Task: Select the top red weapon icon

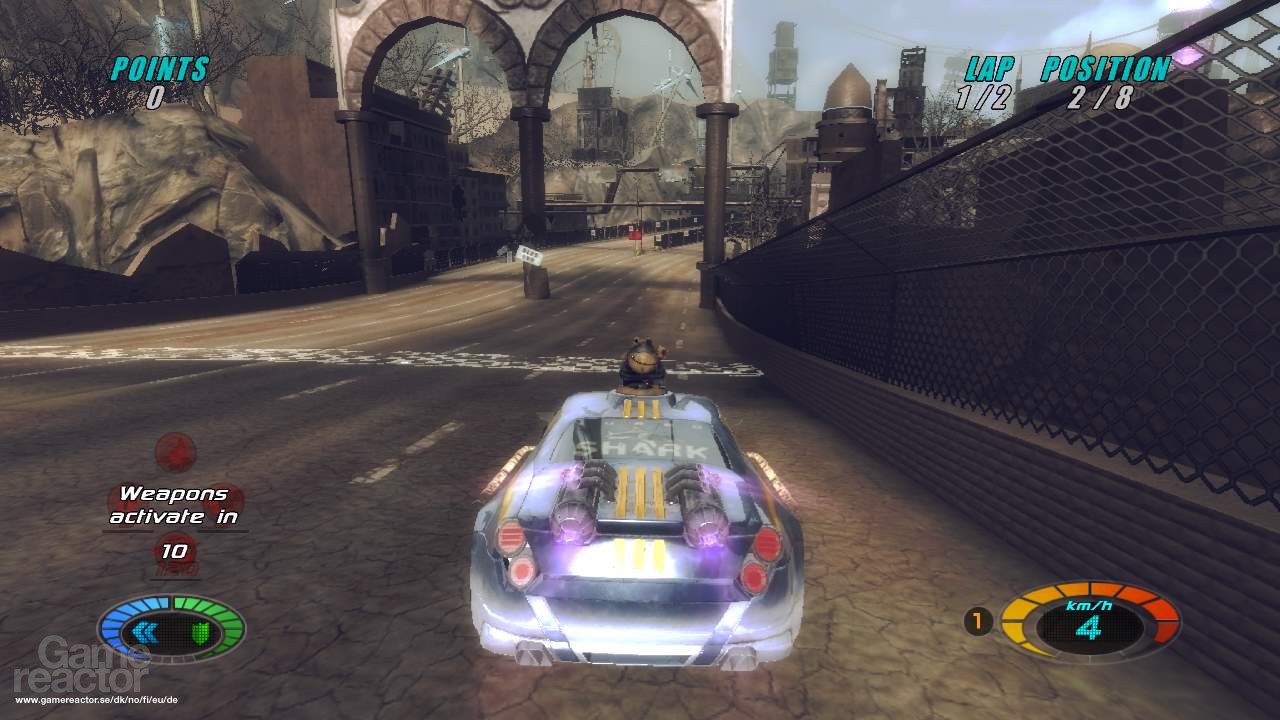Action: tap(176, 451)
